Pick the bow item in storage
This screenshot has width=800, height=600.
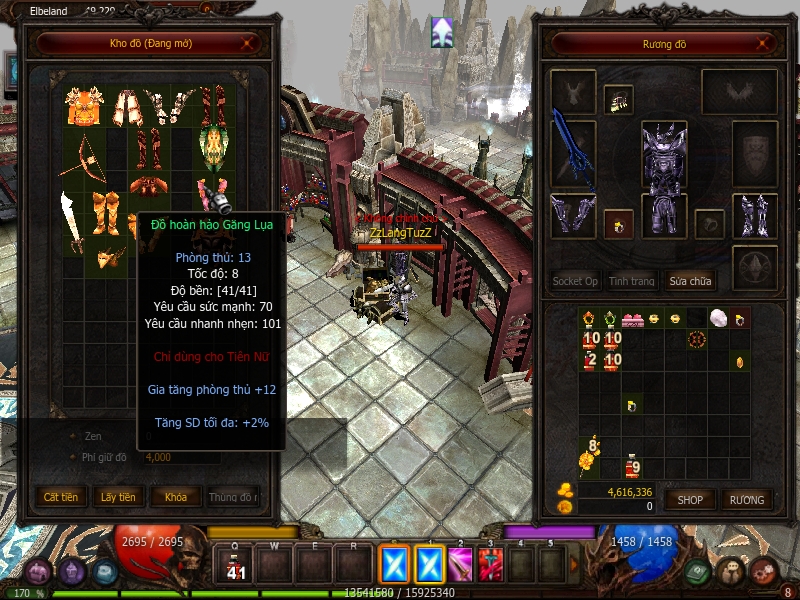click(x=84, y=153)
